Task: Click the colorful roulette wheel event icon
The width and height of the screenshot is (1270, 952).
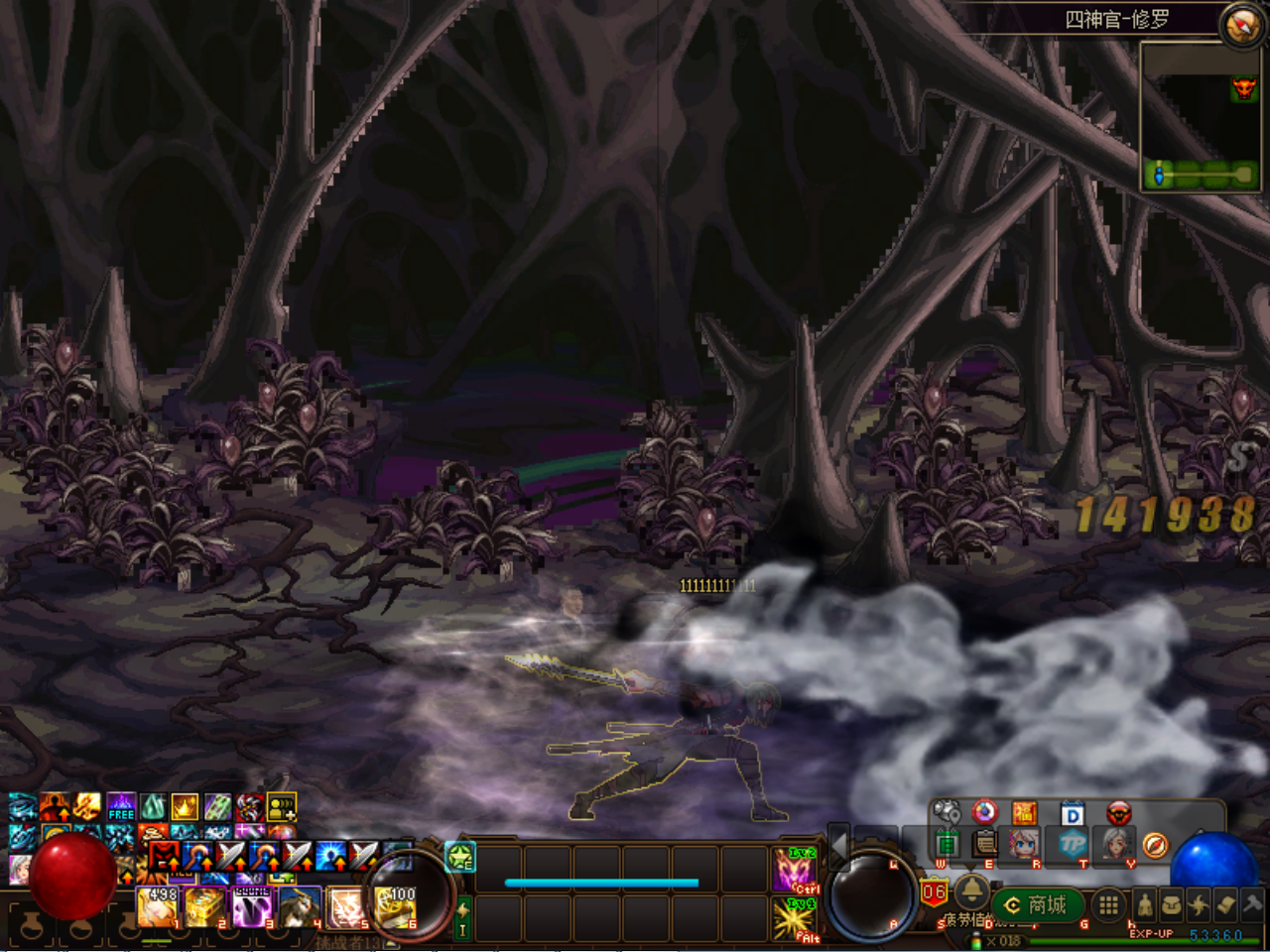Action: (x=985, y=812)
